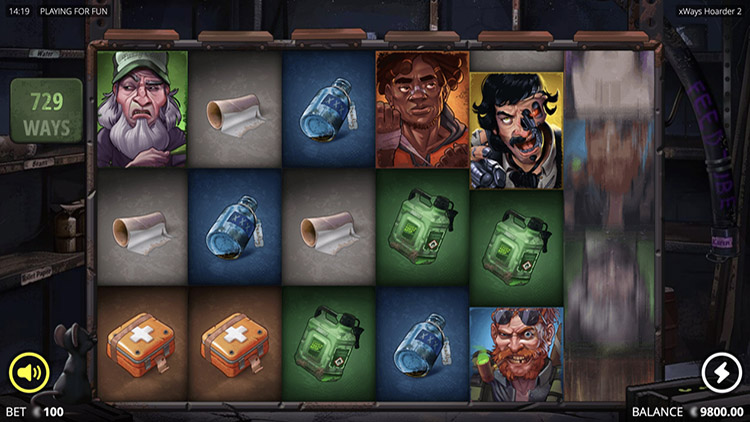Toggle the yellow speaker sound button
Screen dimensions: 750x422
[x=29, y=373]
